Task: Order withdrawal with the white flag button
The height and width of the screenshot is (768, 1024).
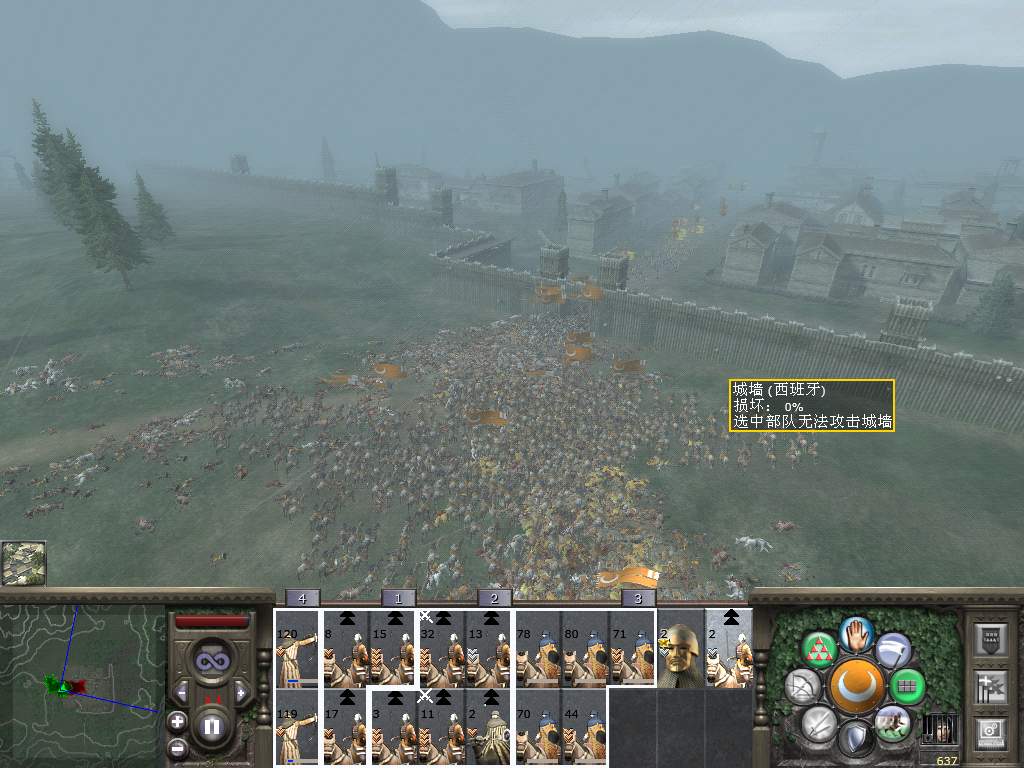Action: pyautogui.click(x=892, y=650)
